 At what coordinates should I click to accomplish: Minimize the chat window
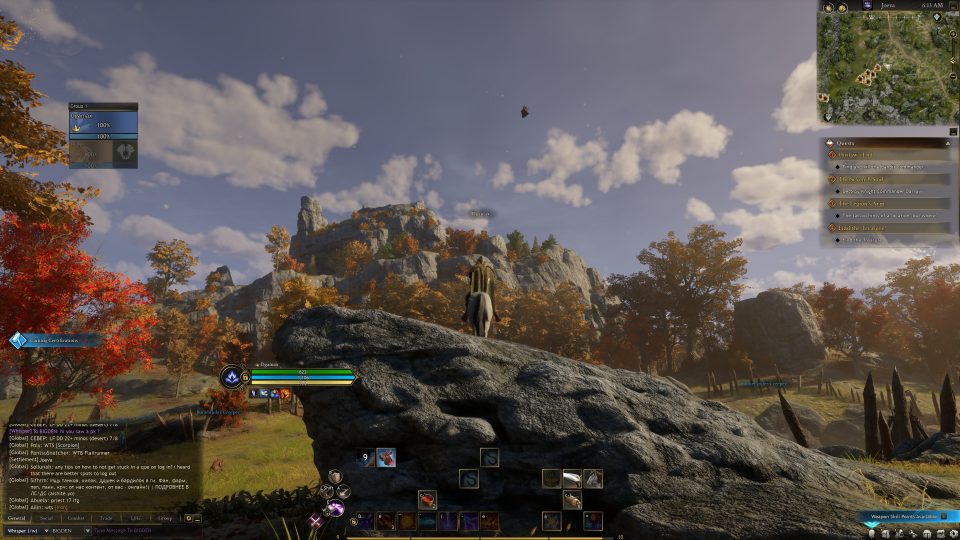[198, 518]
